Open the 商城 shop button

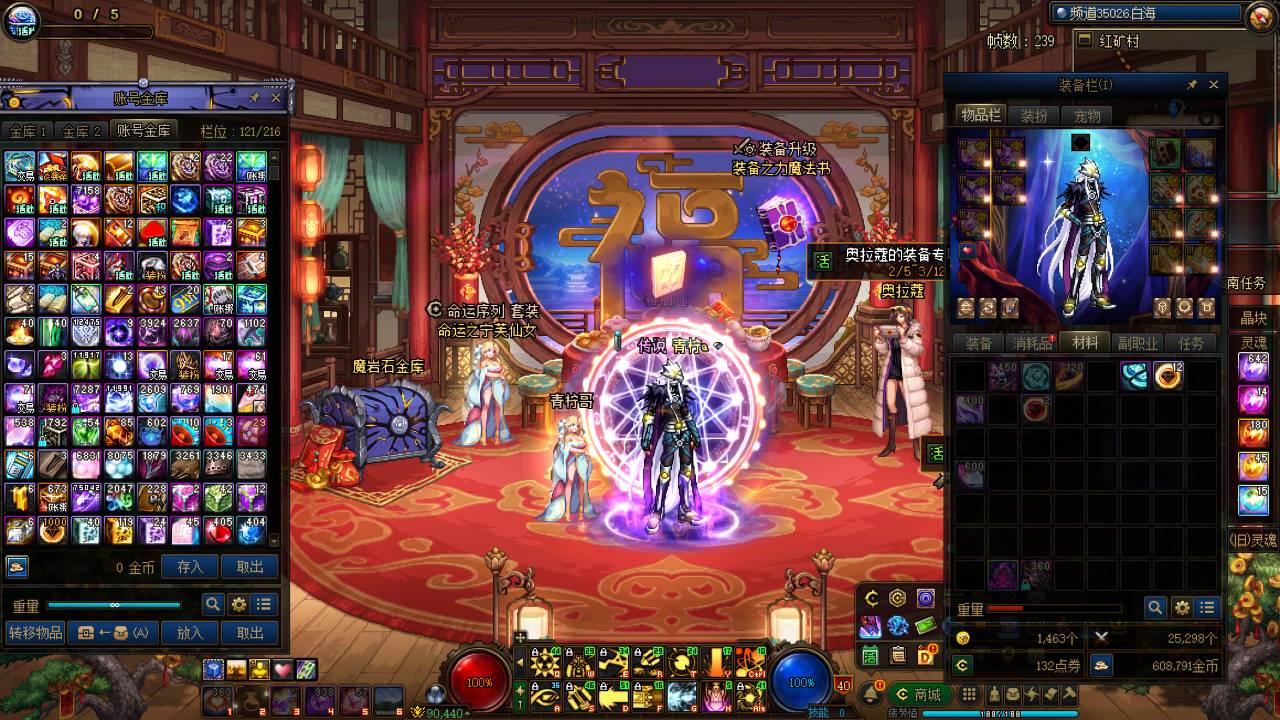click(x=919, y=694)
